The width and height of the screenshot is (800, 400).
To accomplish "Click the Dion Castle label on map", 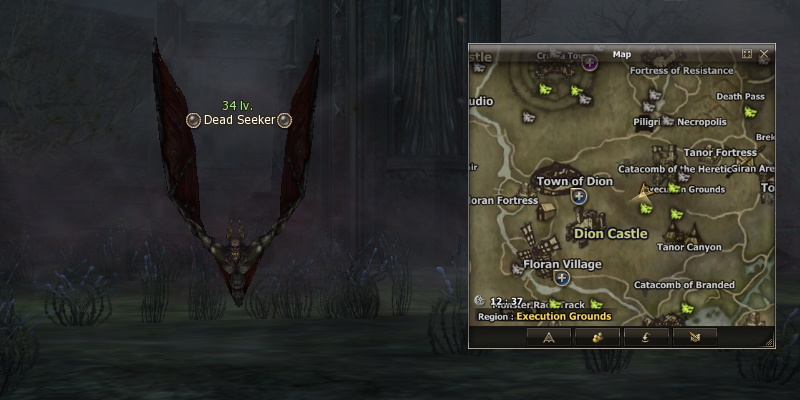I will (611, 233).
